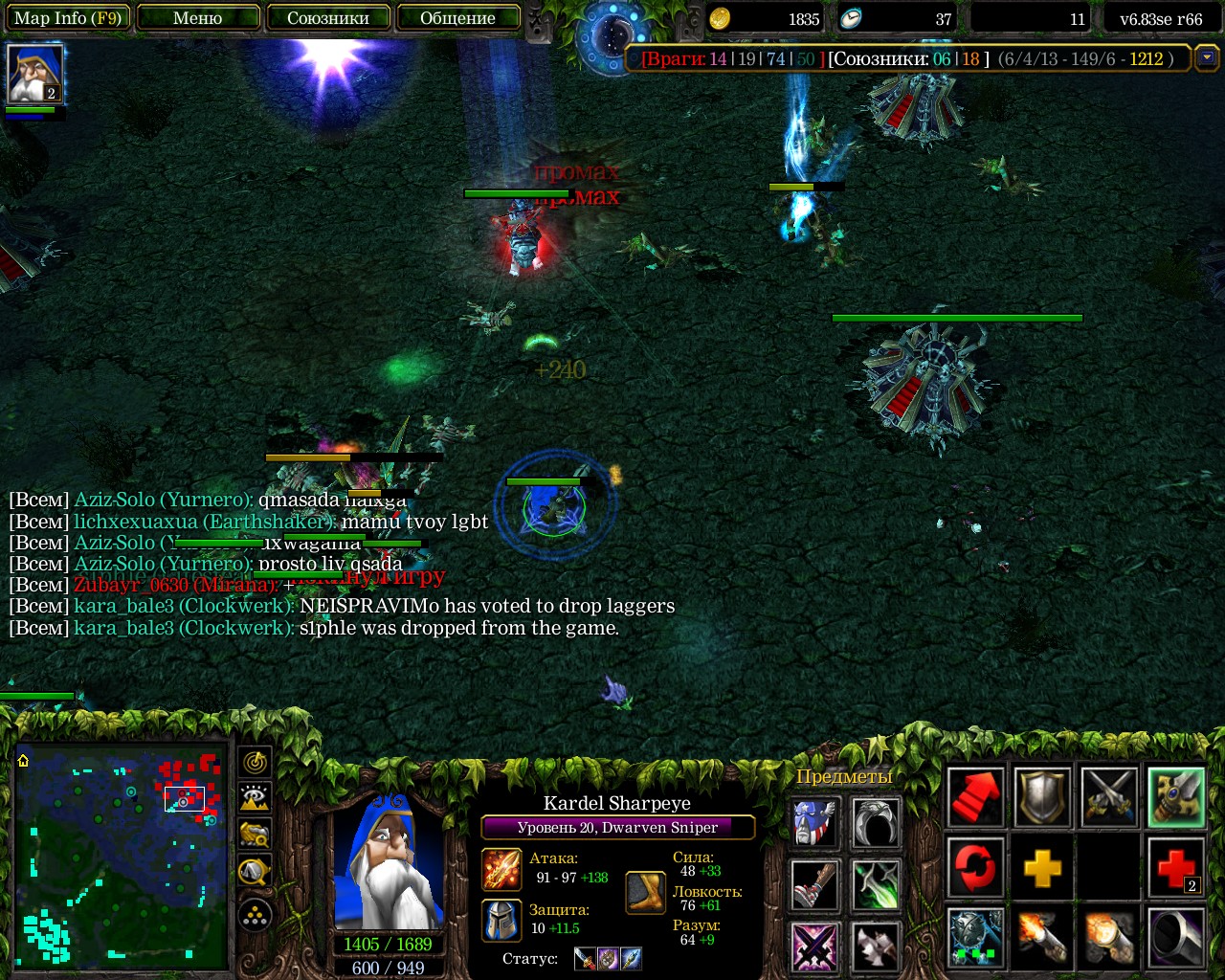Screen dimensions: 1225x980
Task: Toggle the minimap terrain visibility button
Action: pyautogui.click(x=255, y=798)
